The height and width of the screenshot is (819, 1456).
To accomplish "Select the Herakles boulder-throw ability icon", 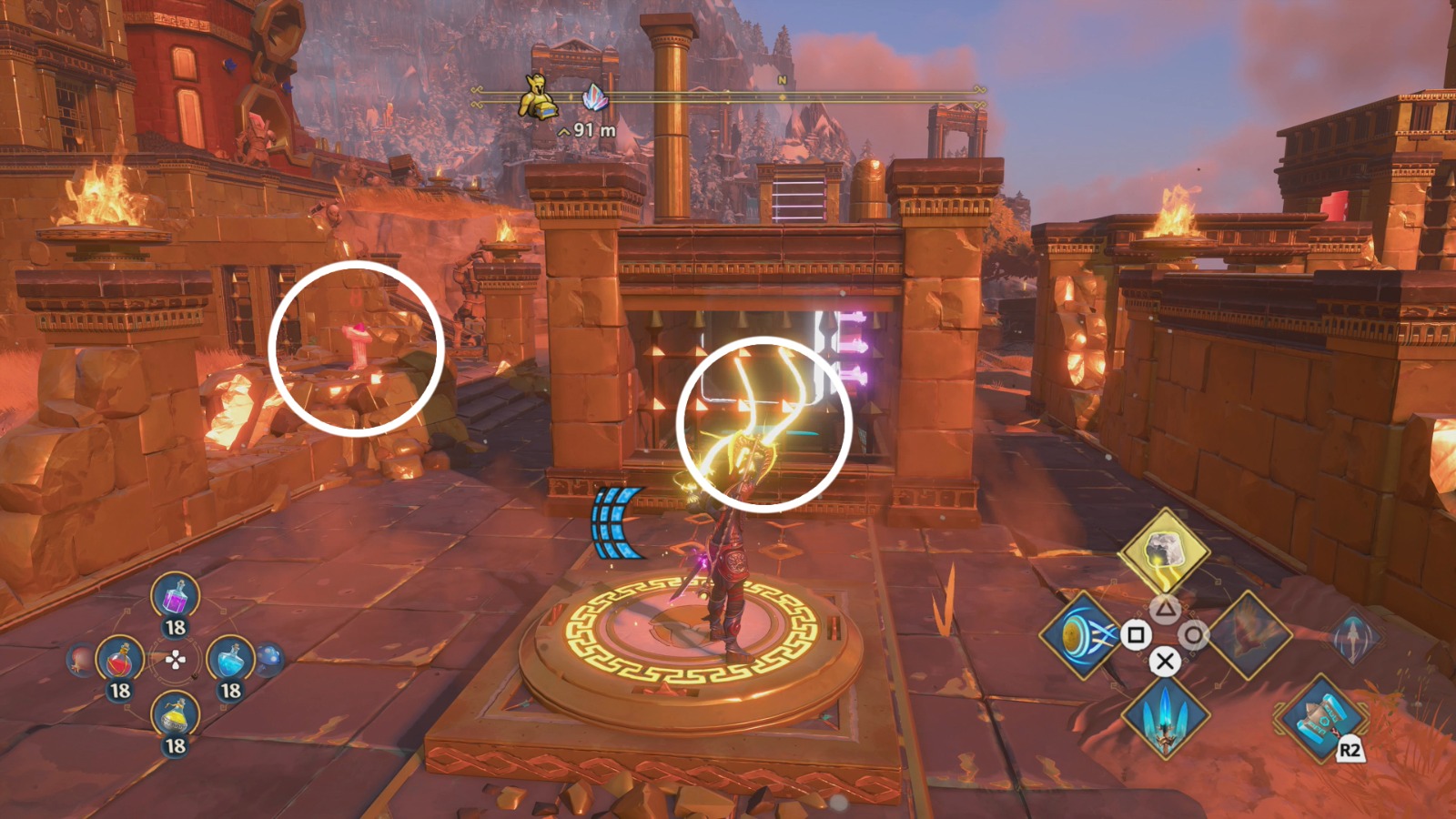I will pos(1165,551).
